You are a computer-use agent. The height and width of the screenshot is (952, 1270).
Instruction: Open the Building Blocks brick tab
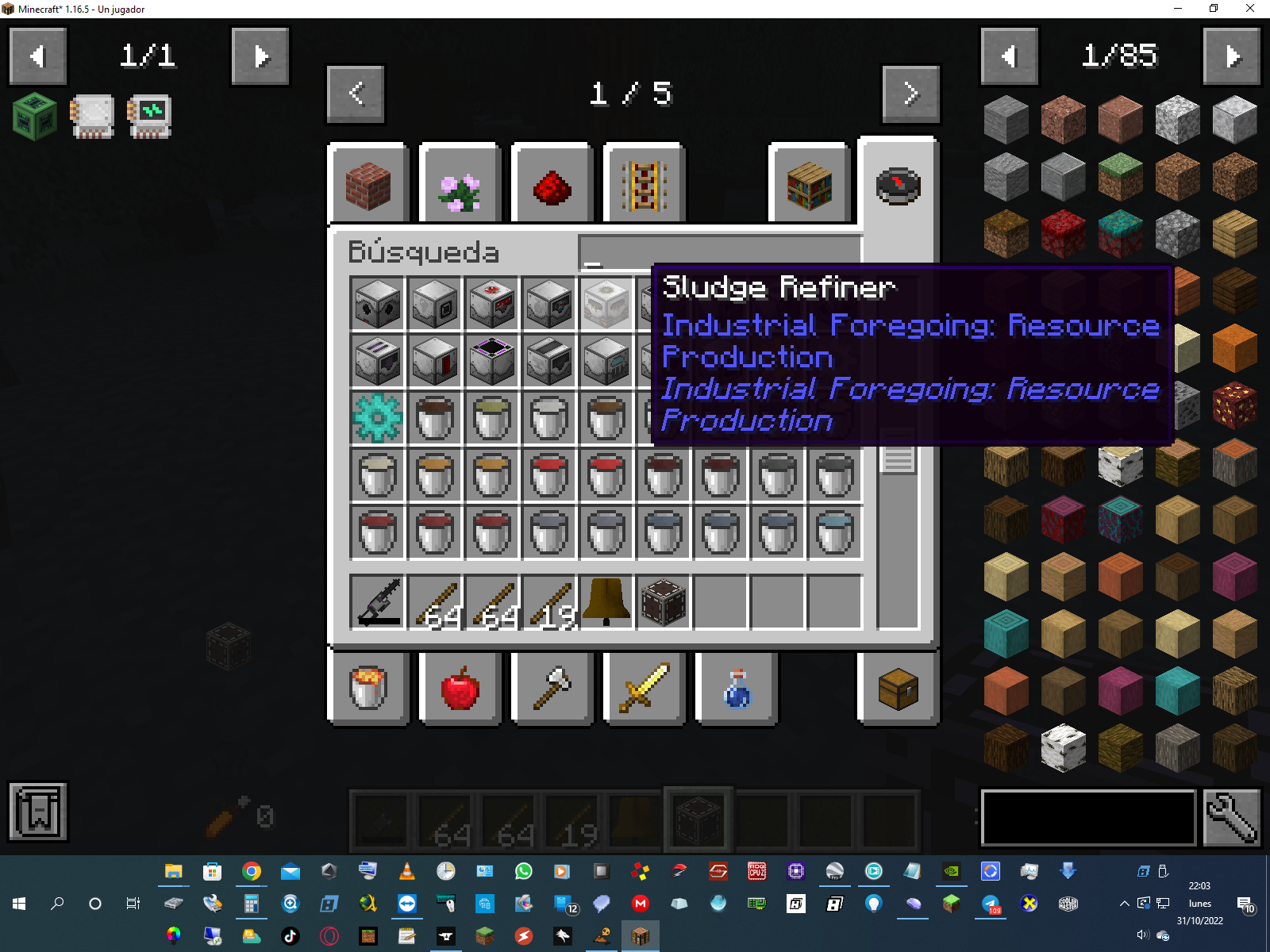[368, 186]
